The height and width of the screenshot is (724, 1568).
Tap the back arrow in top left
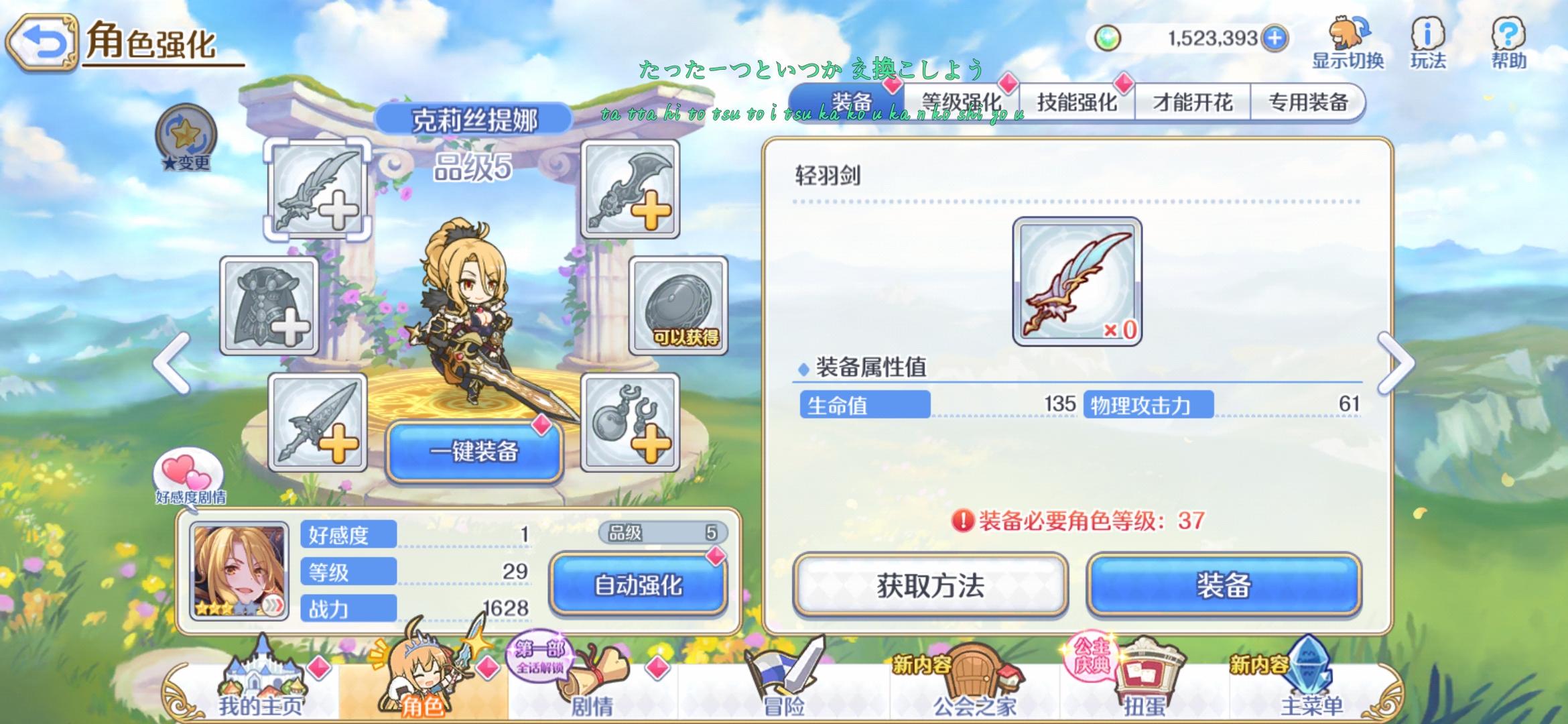[40, 40]
